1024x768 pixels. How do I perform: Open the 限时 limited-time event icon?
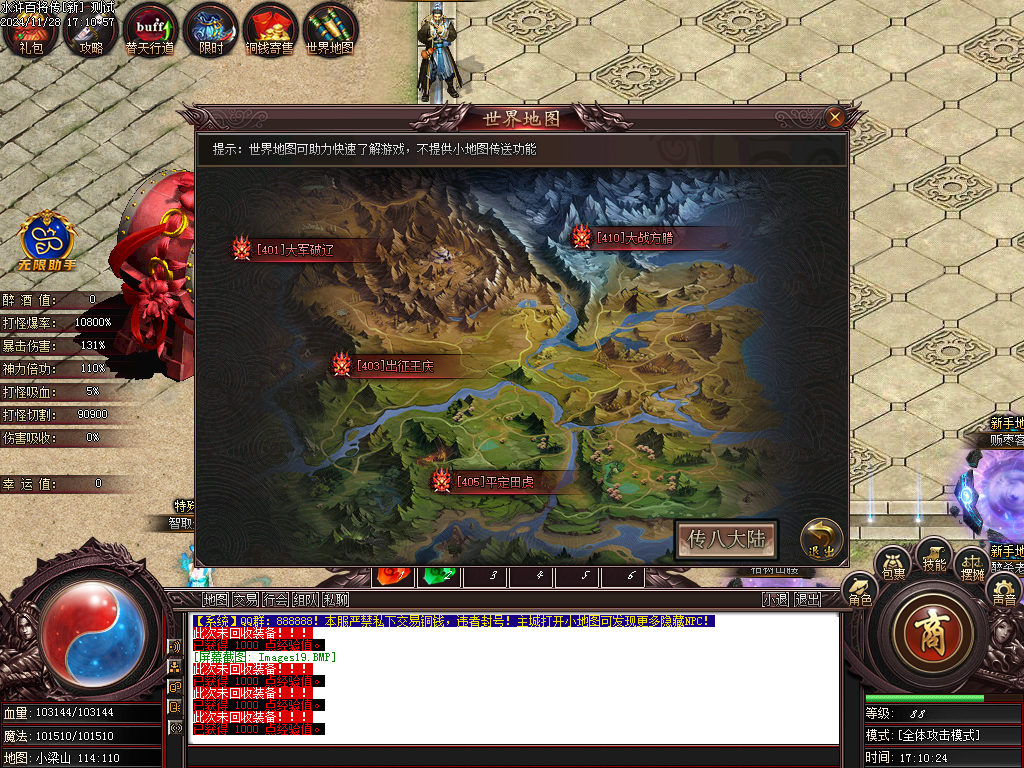[211, 30]
